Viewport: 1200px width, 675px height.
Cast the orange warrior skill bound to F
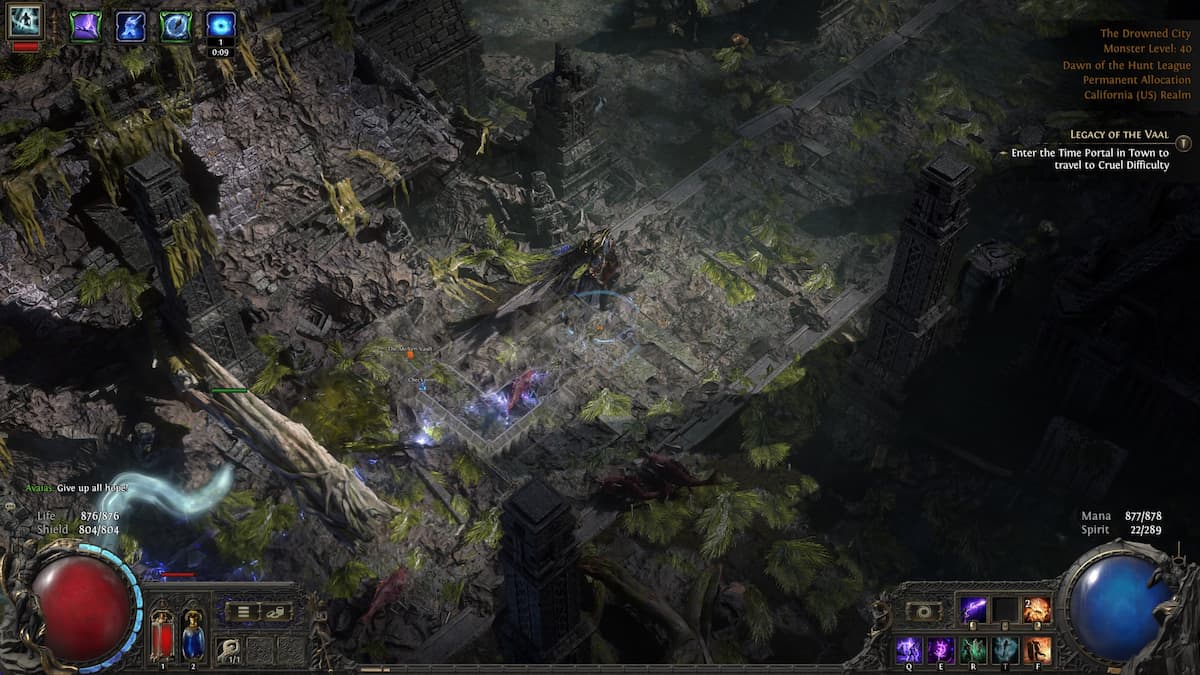[1037, 649]
